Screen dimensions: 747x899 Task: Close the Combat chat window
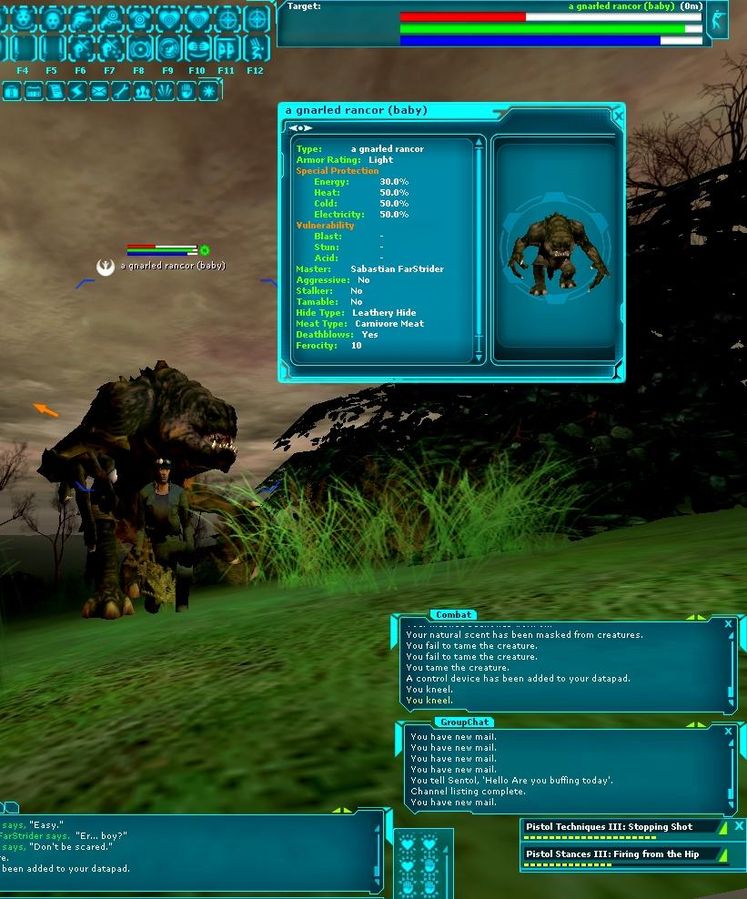(x=728, y=624)
